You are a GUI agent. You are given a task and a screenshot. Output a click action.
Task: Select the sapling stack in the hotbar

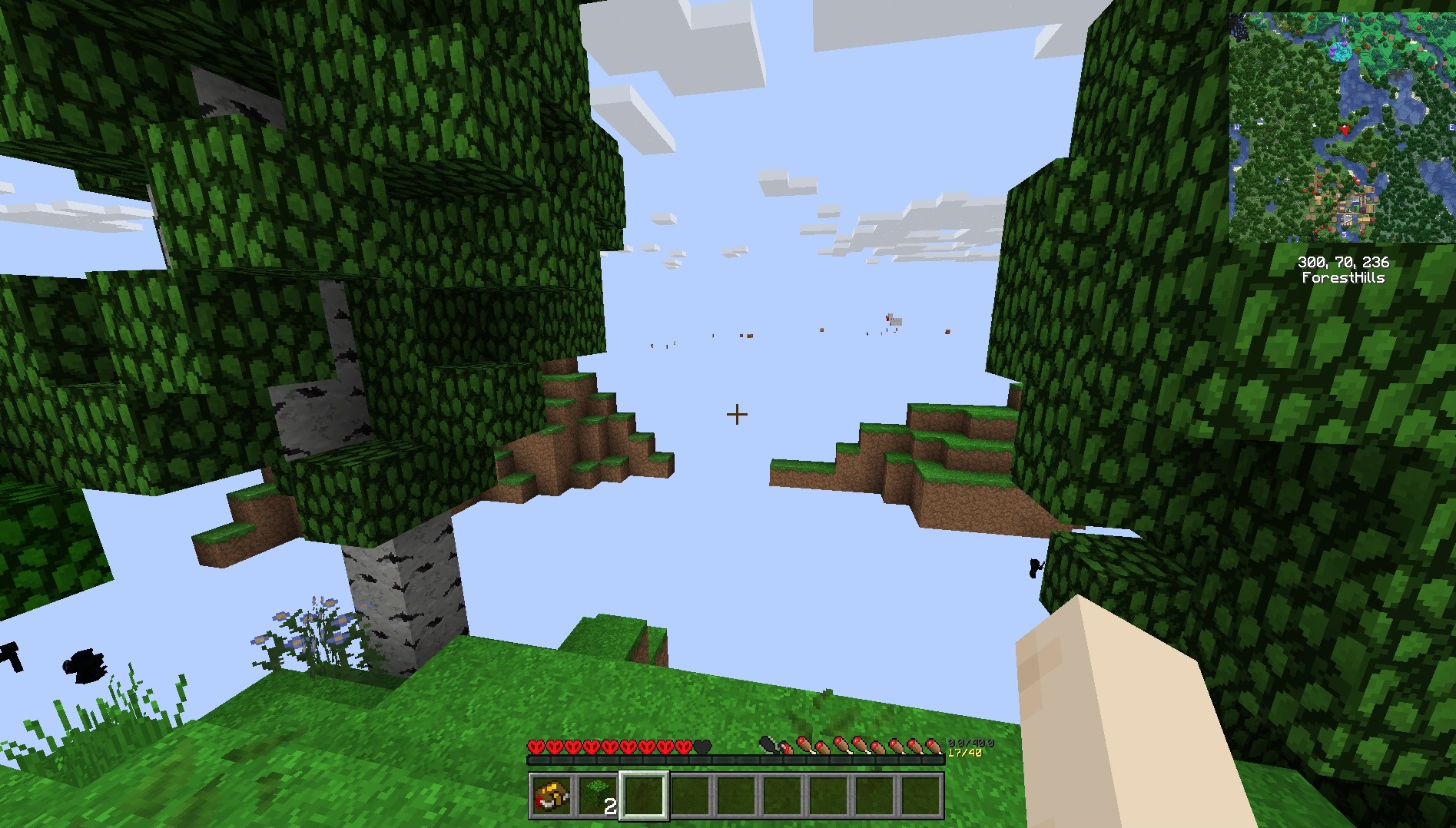coord(598,795)
